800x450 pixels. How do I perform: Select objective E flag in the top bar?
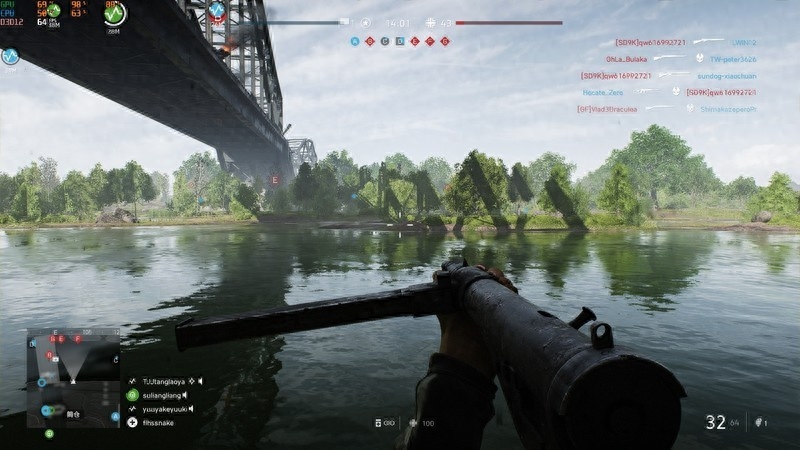tap(415, 41)
